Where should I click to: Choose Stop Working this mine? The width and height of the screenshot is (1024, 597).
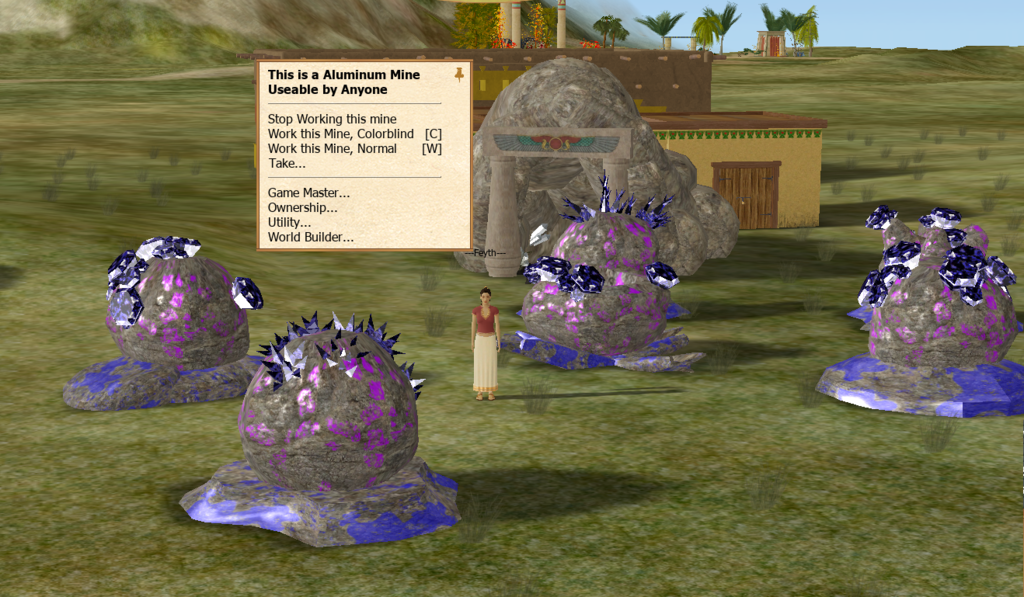click(x=332, y=119)
